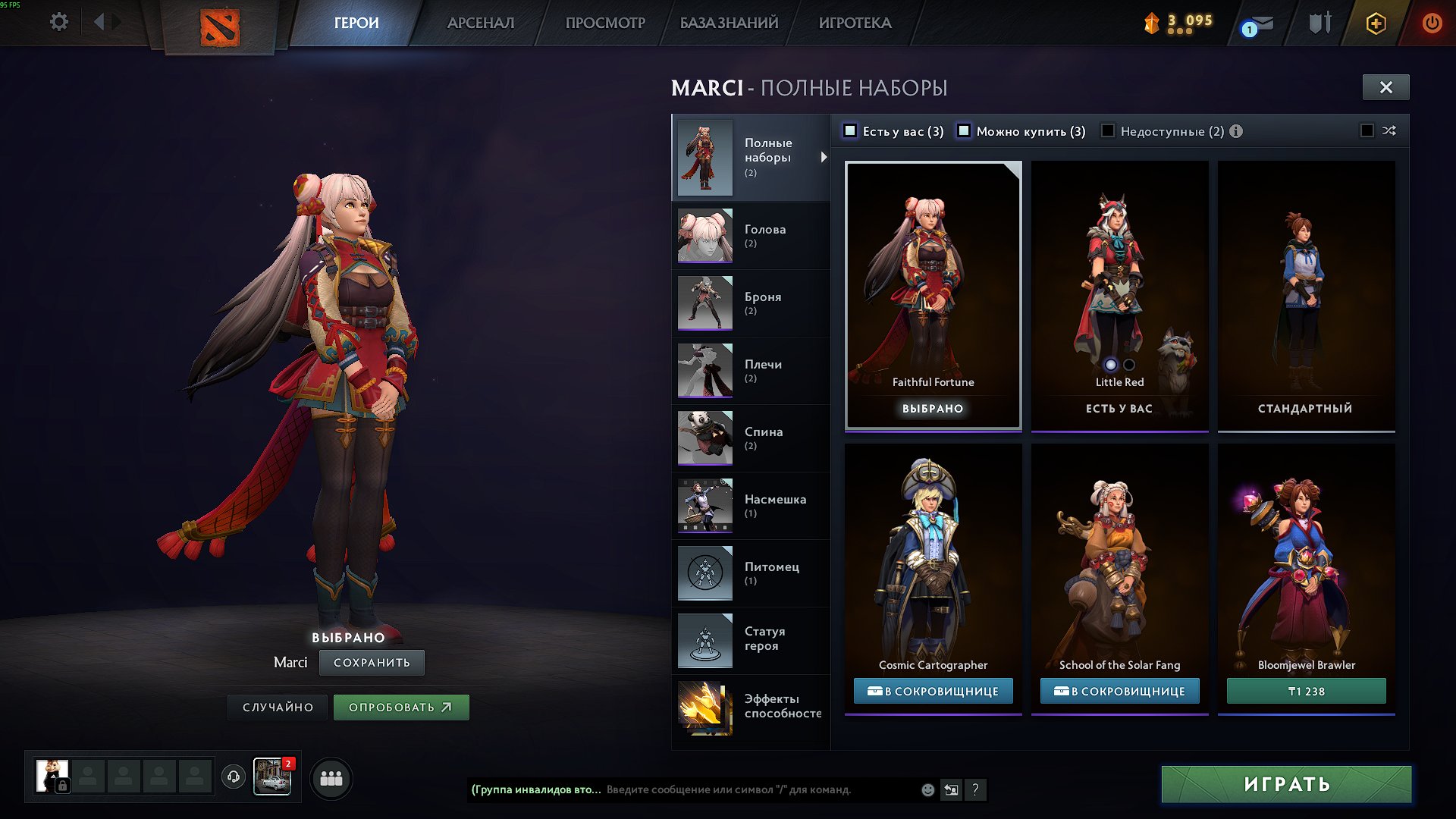The height and width of the screenshot is (819, 1456).
Task: Open the Dota Plus hexagon icon
Action: pyautogui.click(x=1375, y=23)
